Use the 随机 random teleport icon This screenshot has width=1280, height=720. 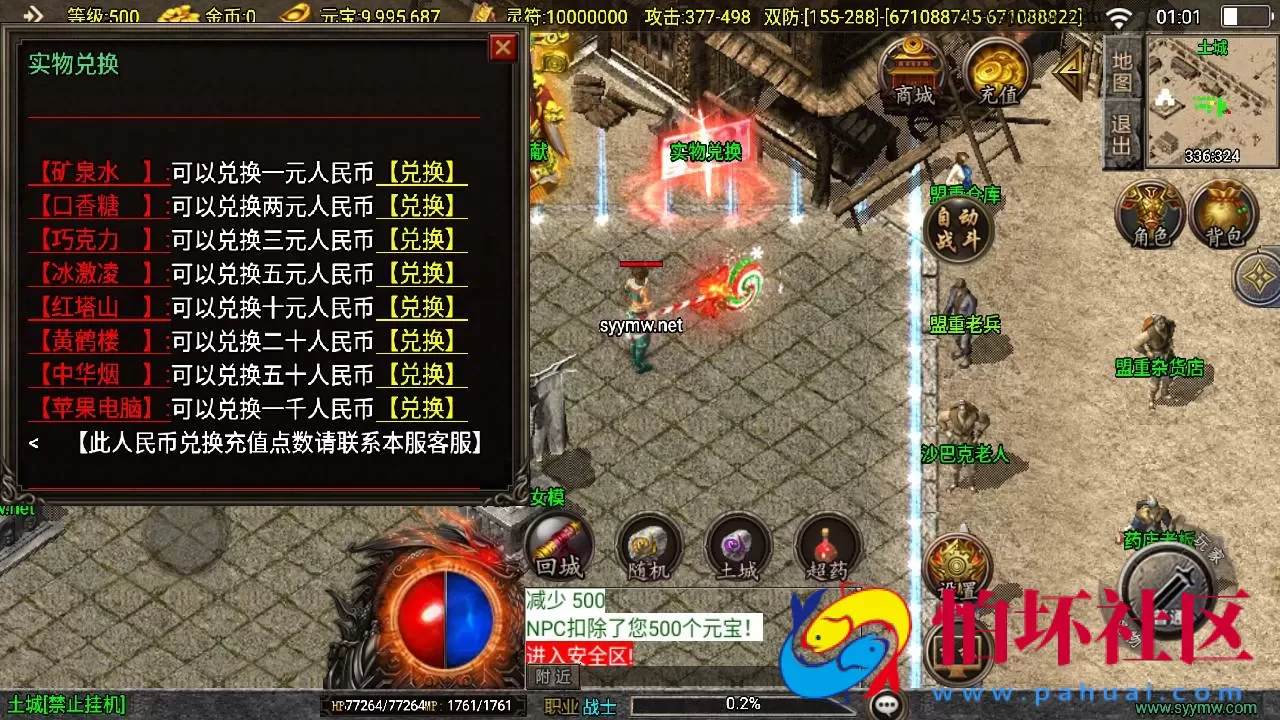(x=647, y=548)
